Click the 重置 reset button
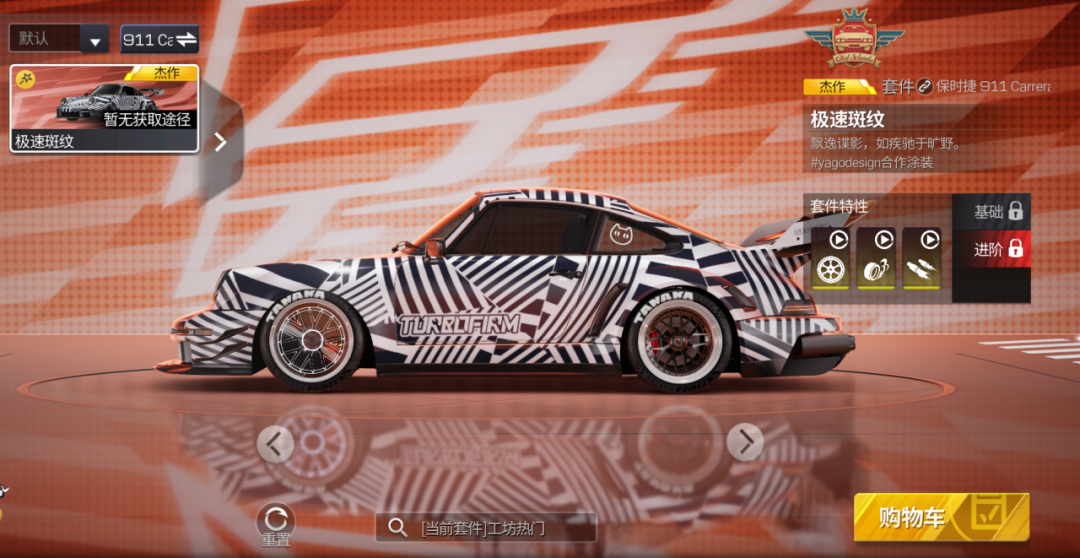Screen dimensions: 1080x558 (276, 524)
